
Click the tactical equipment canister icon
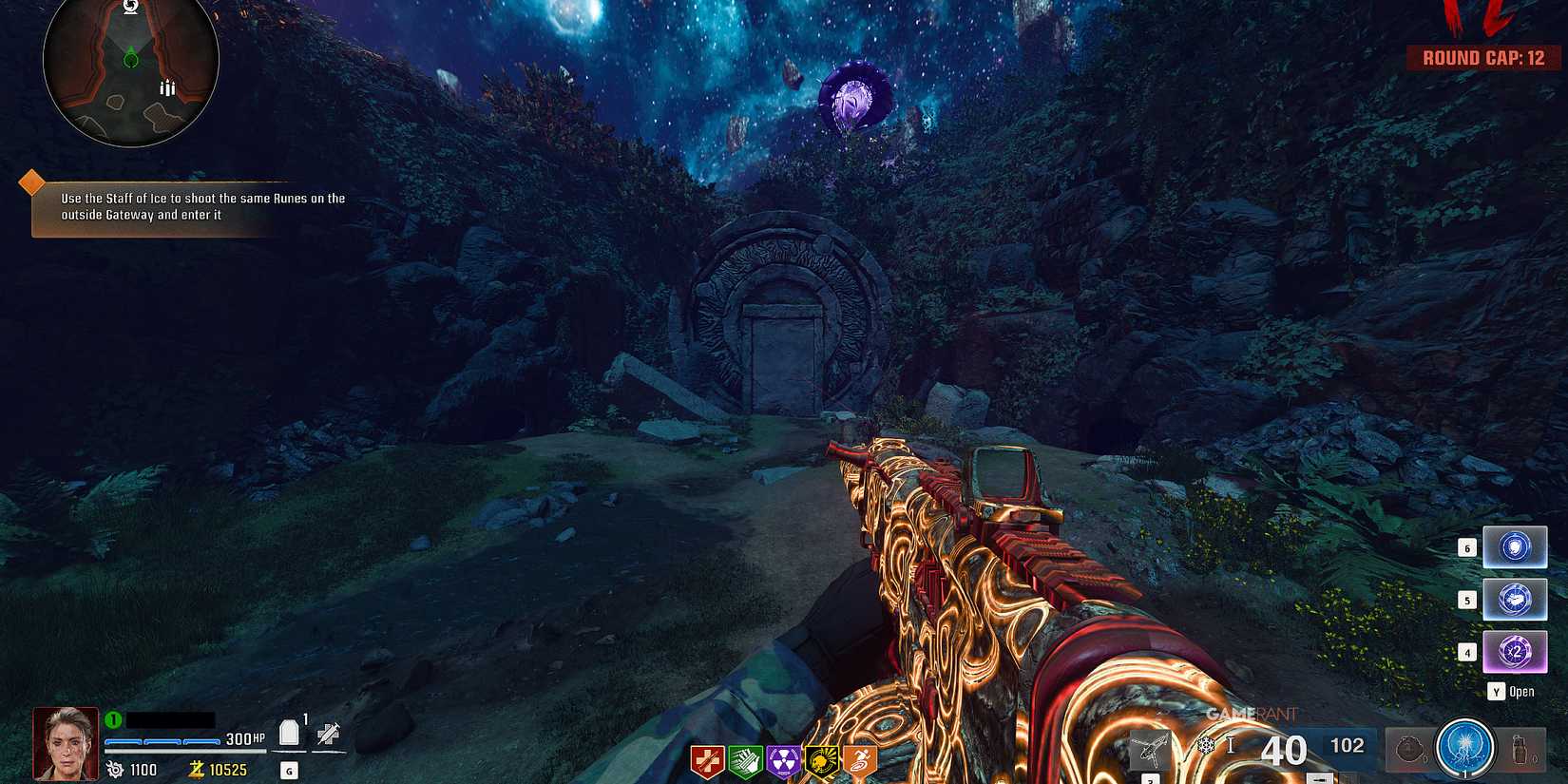(x=1521, y=750)
